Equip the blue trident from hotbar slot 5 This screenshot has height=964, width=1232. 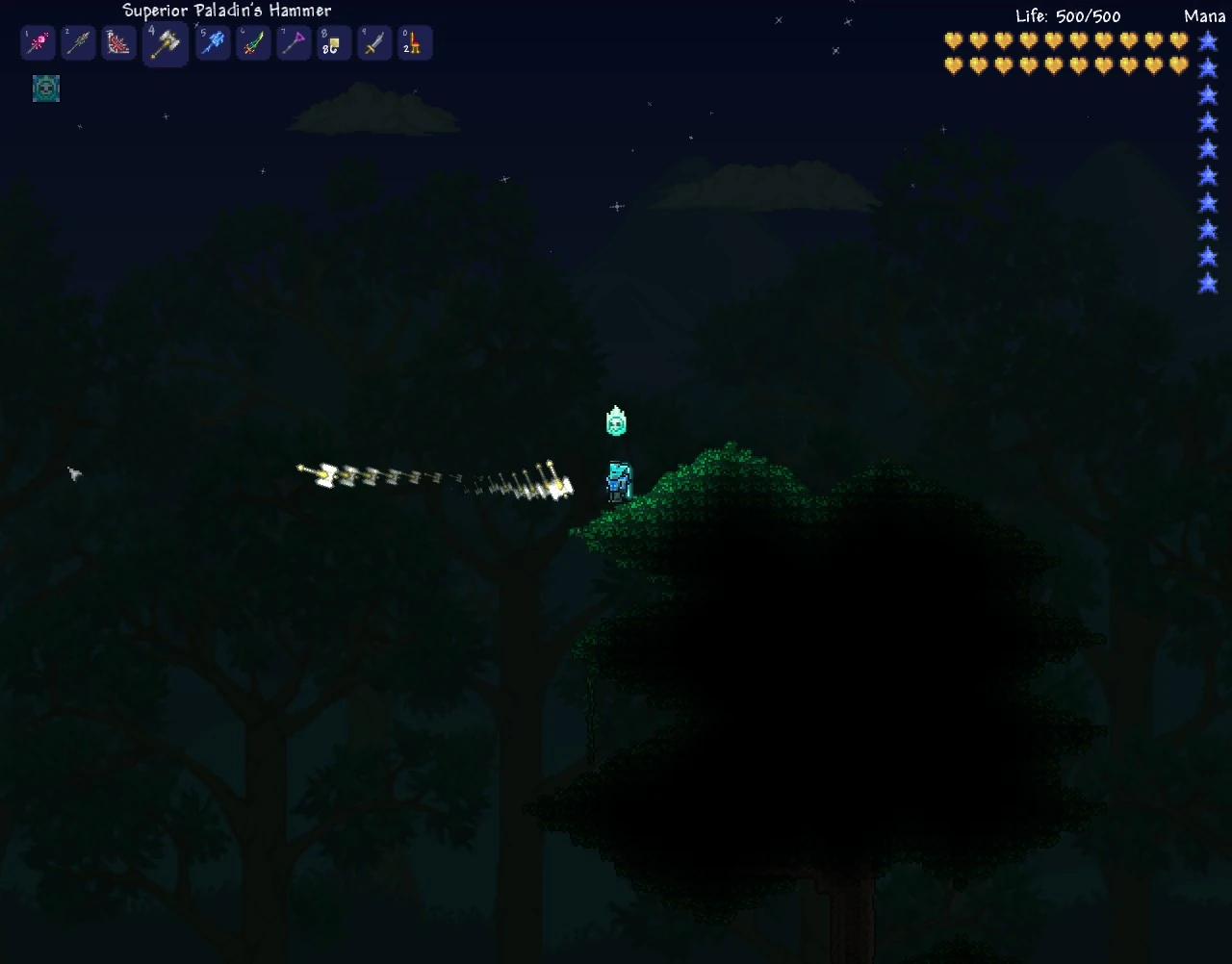pos(213,42)
